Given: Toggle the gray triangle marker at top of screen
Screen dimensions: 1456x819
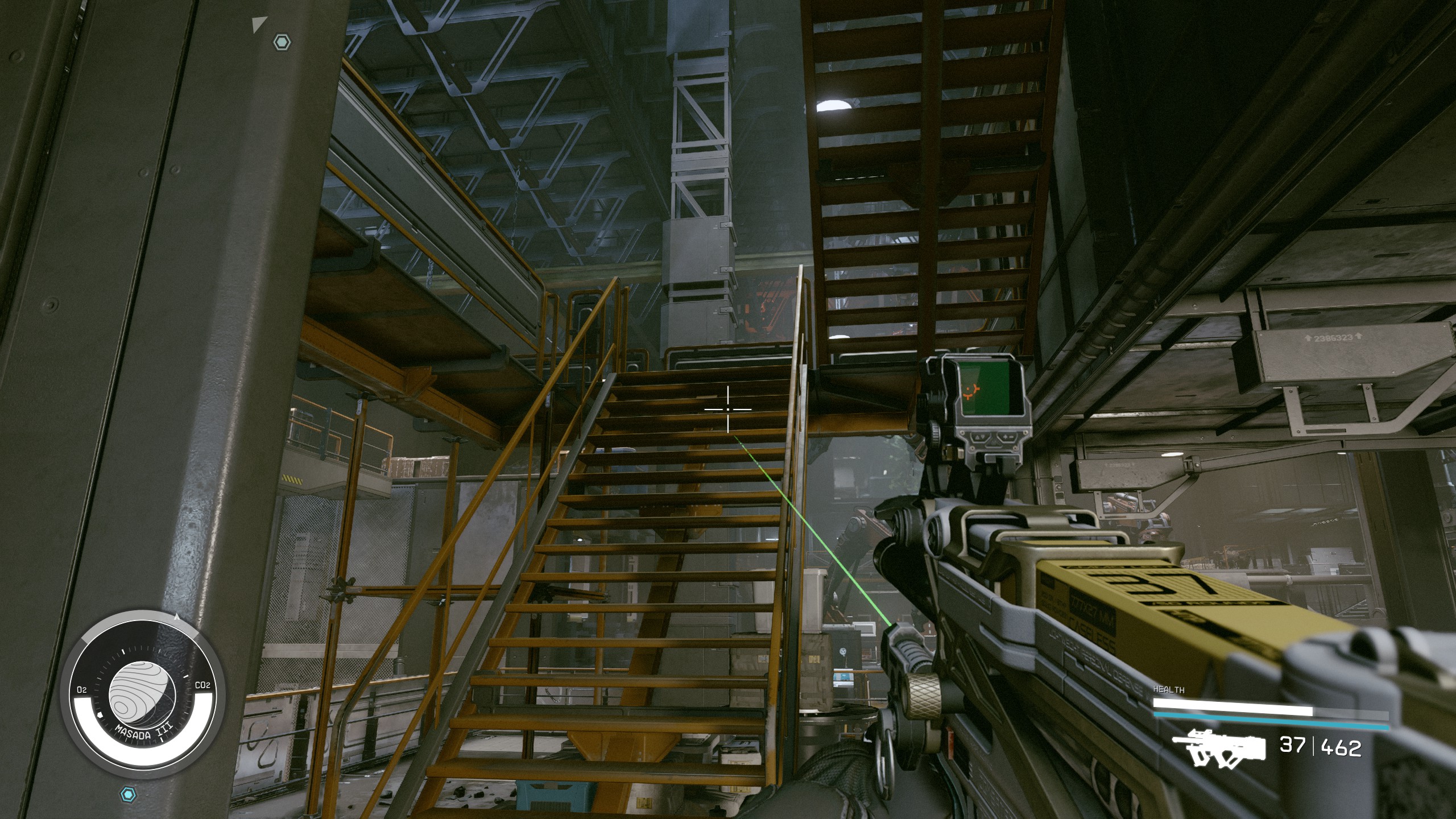Looking at the screenshot, I should (259, 23).
